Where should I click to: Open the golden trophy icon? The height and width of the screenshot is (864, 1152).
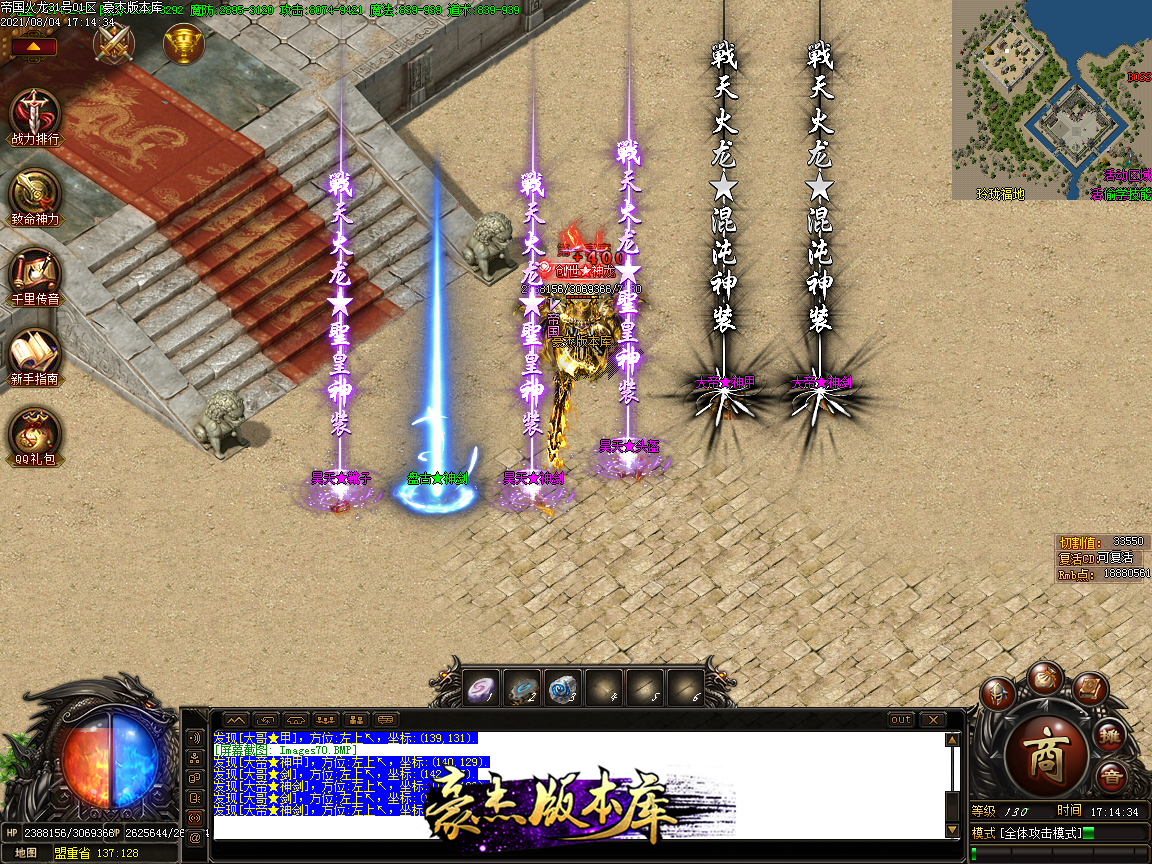184,42
